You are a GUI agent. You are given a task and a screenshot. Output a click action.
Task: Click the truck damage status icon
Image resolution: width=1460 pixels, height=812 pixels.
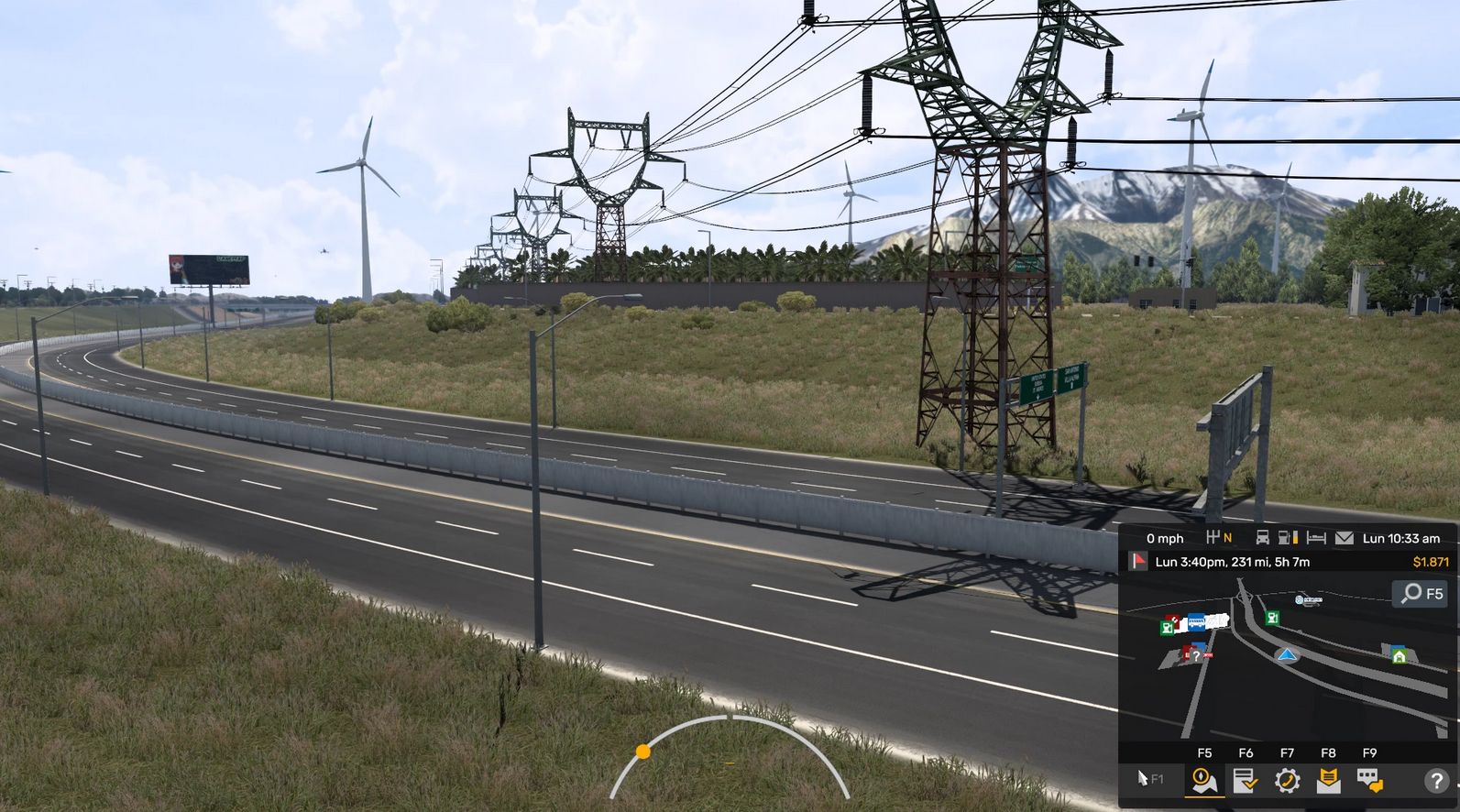point(1262,538)
